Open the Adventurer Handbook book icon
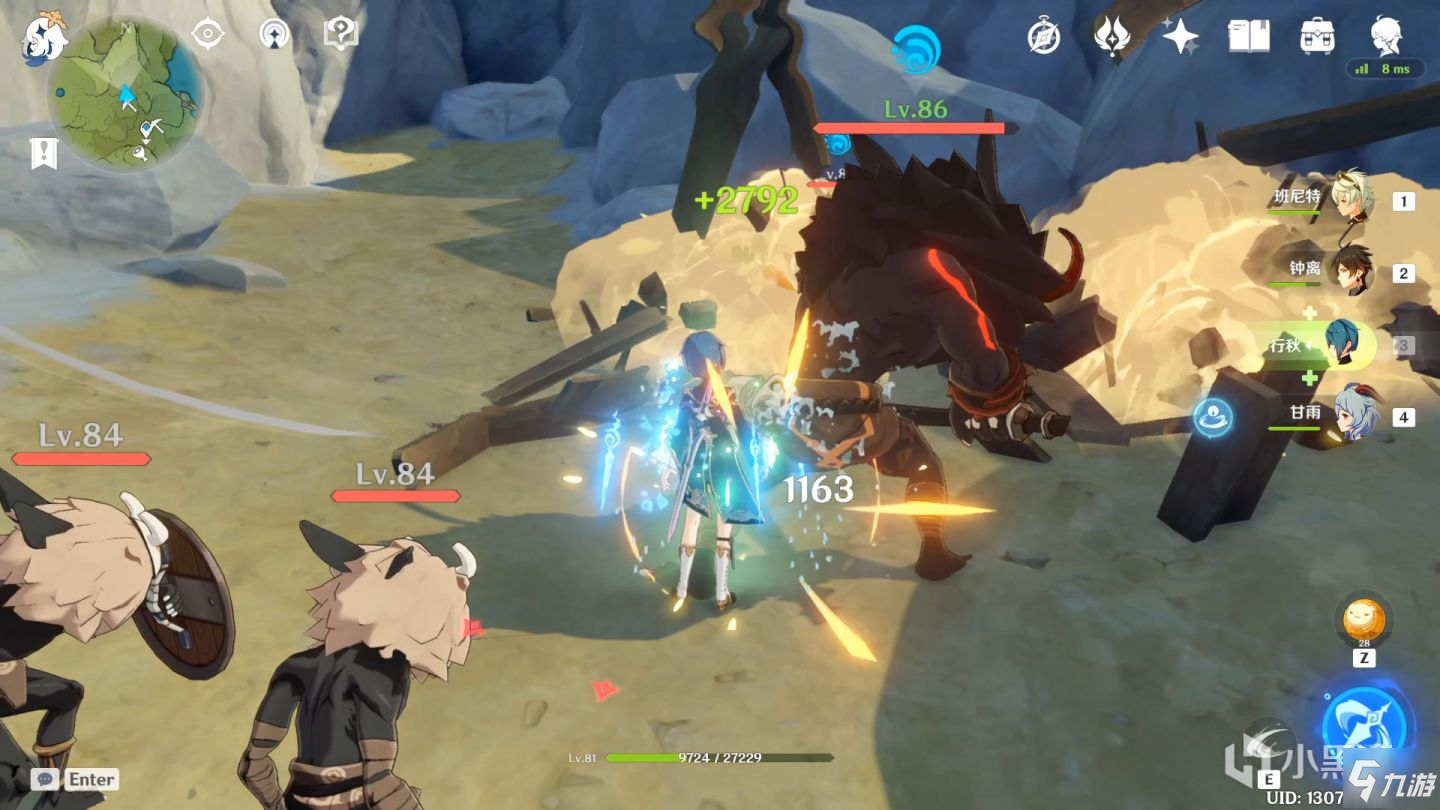The width and height of the screenshot is (1440, 810). pyautogui.click(x=1249, y=37)
